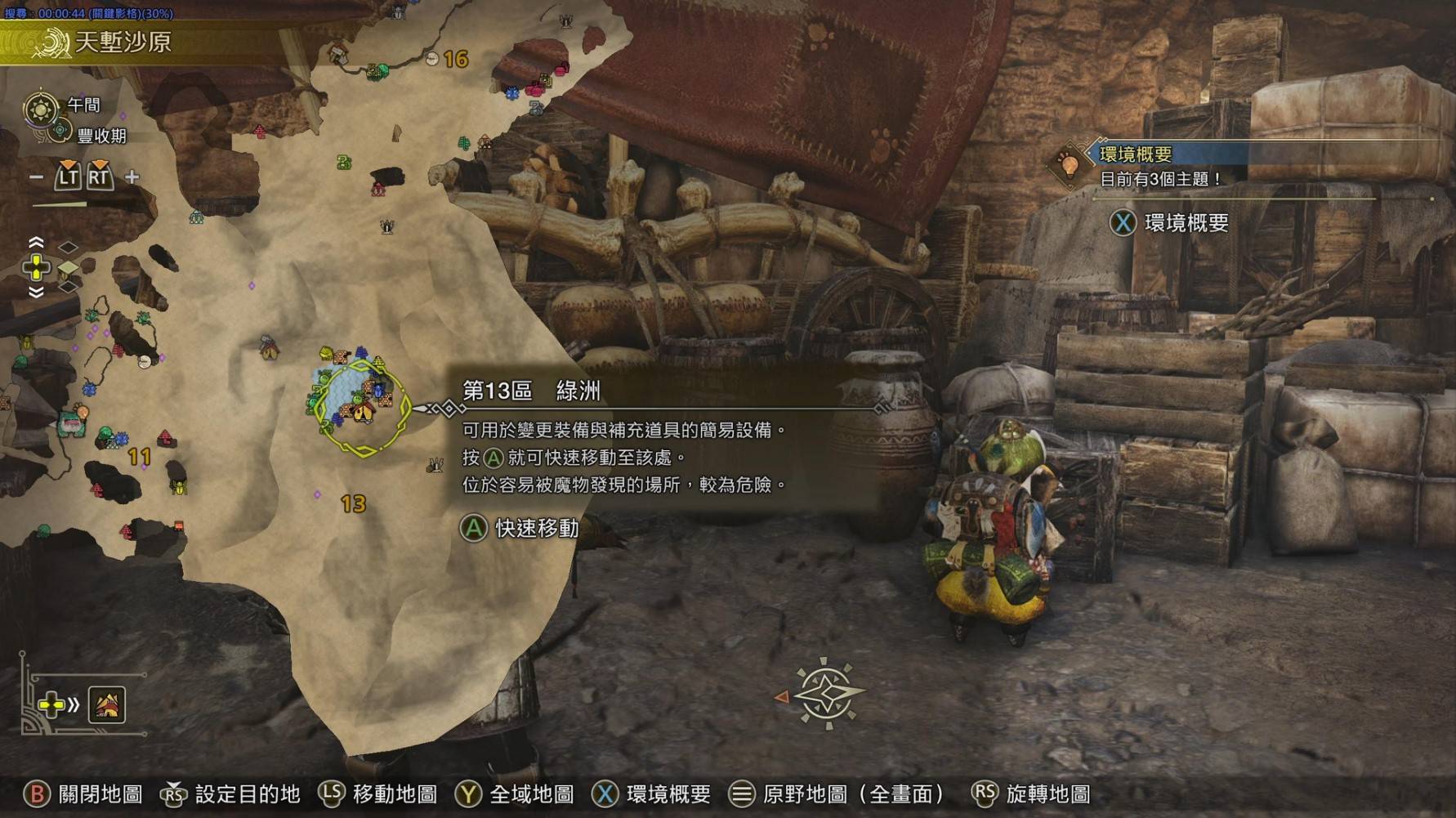Close the map via 關閉地圖
Screen dimensions: 1456x818
(85, 793)
